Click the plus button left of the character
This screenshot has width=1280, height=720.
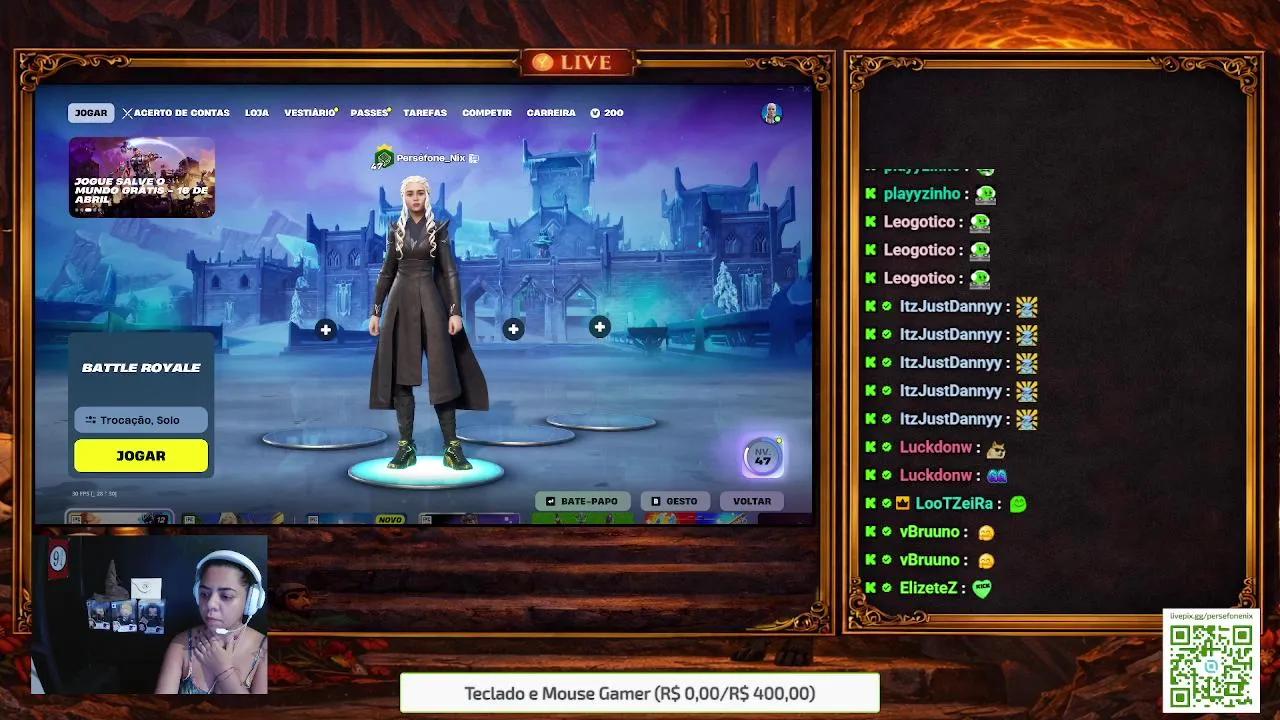325,328
